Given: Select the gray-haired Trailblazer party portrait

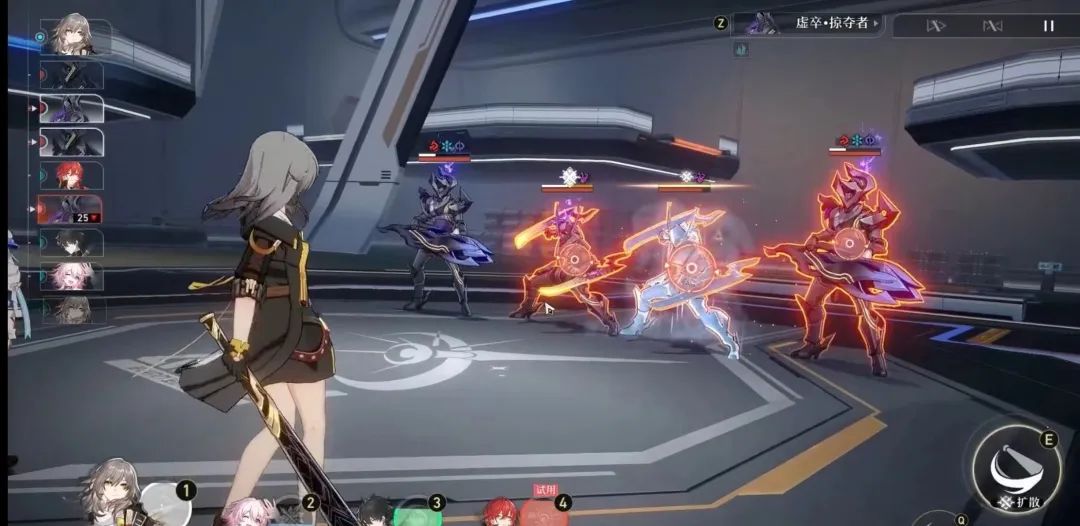Looking at the screenshot, I should pos(108,494).
